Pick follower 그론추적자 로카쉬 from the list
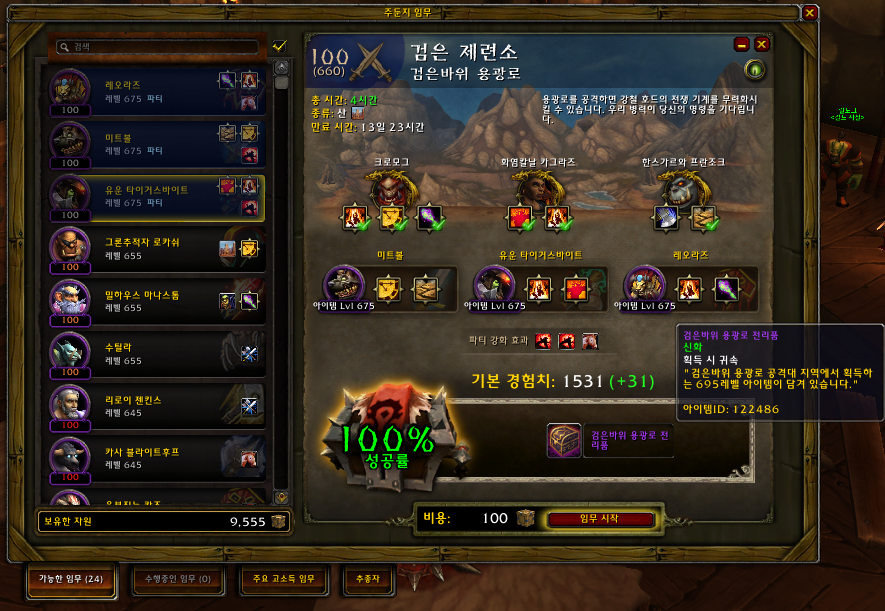This screenshot has width=885, height=611. pos(155,249)
